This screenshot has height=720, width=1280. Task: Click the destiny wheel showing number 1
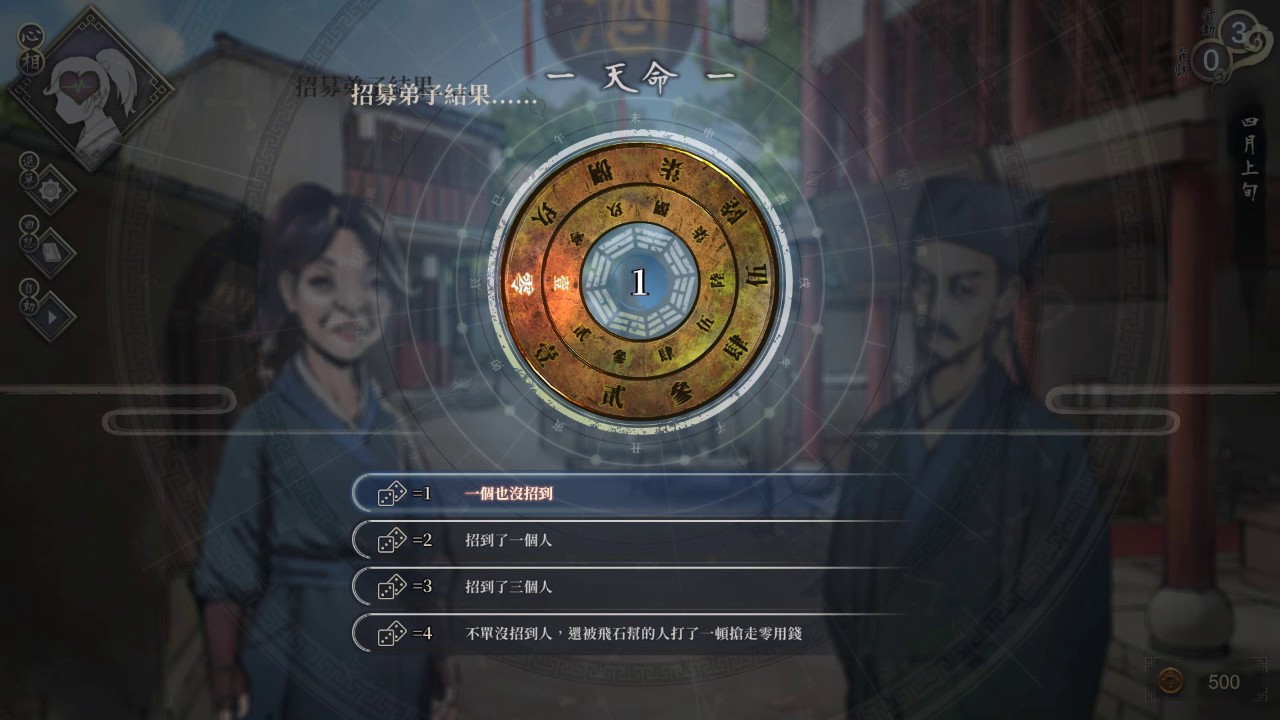pos(639,280)
